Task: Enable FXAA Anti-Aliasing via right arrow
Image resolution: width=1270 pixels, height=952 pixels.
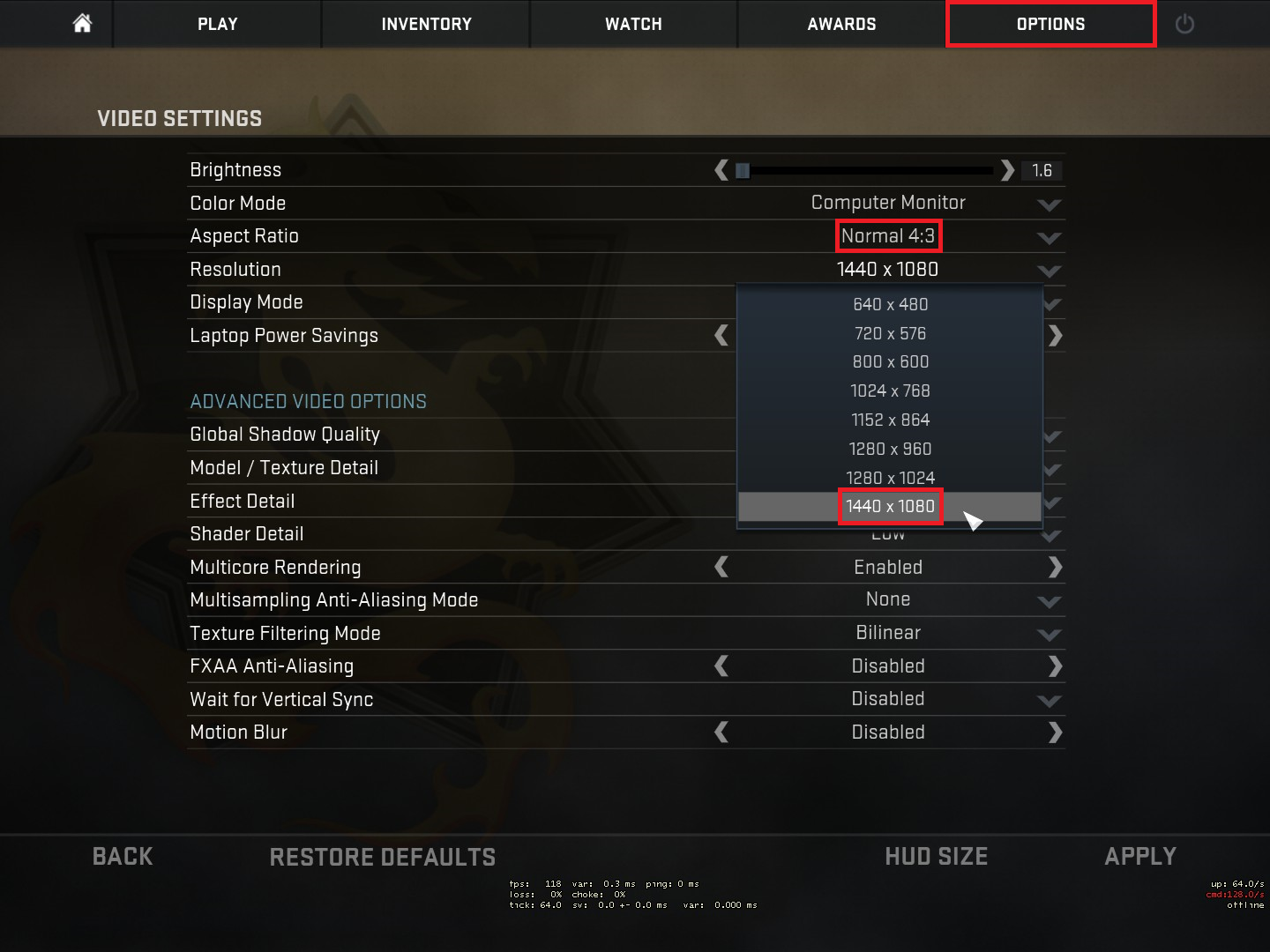Action: pos(1056,666)
